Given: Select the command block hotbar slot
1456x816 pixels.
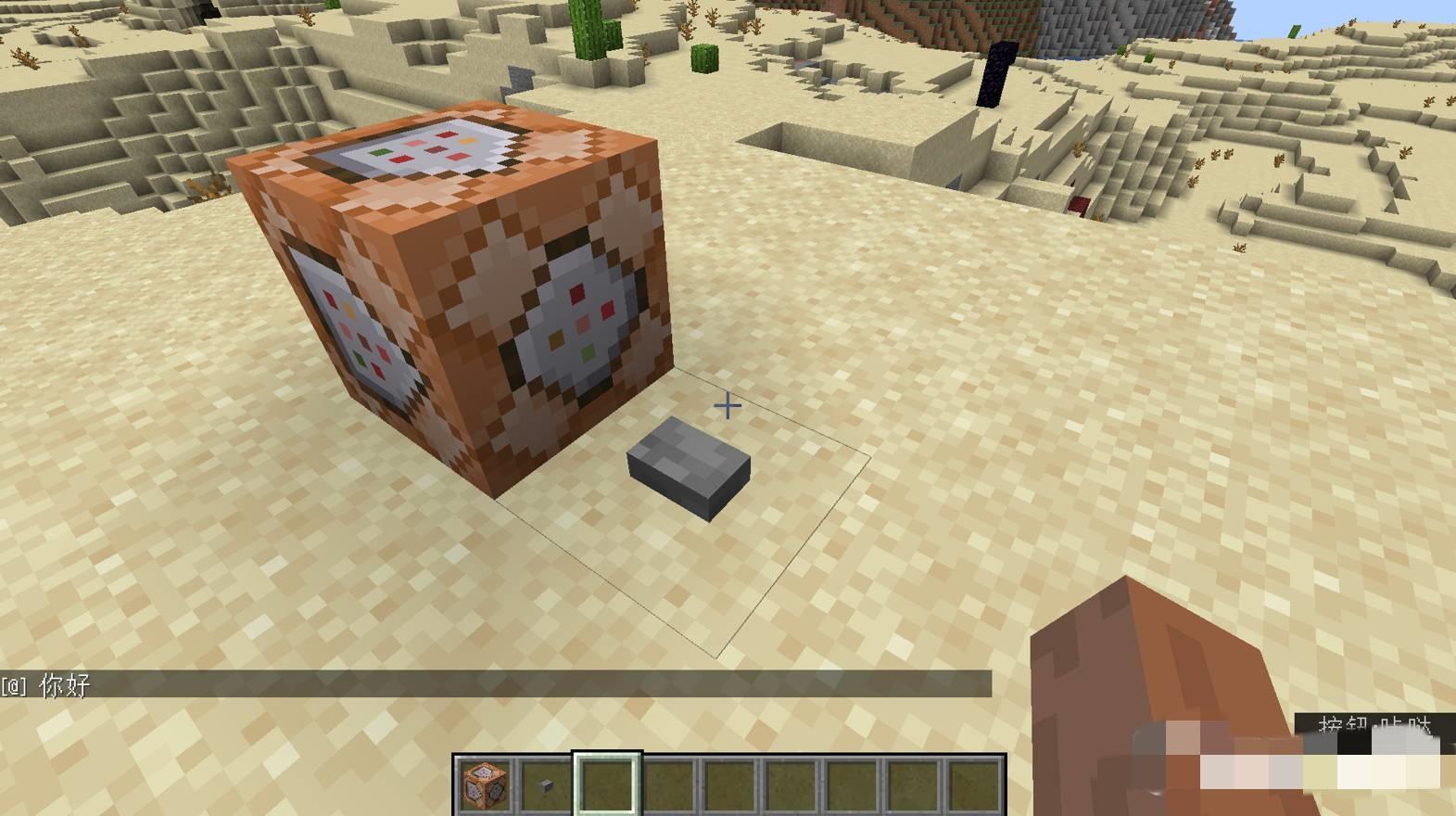Looking at the screenshot, I should pos(485,784).
